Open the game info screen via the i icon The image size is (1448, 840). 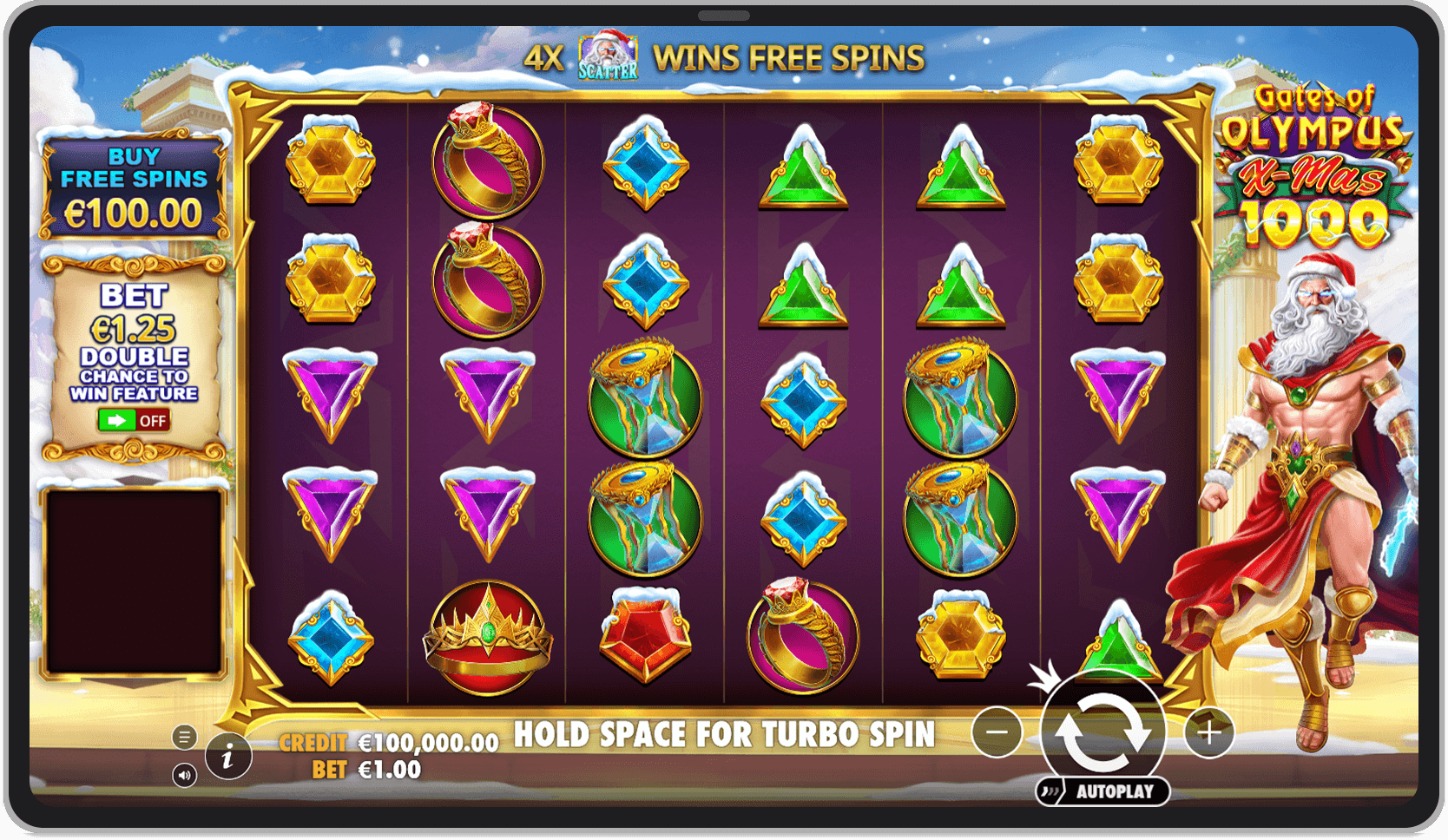click(x=226, y=757)
